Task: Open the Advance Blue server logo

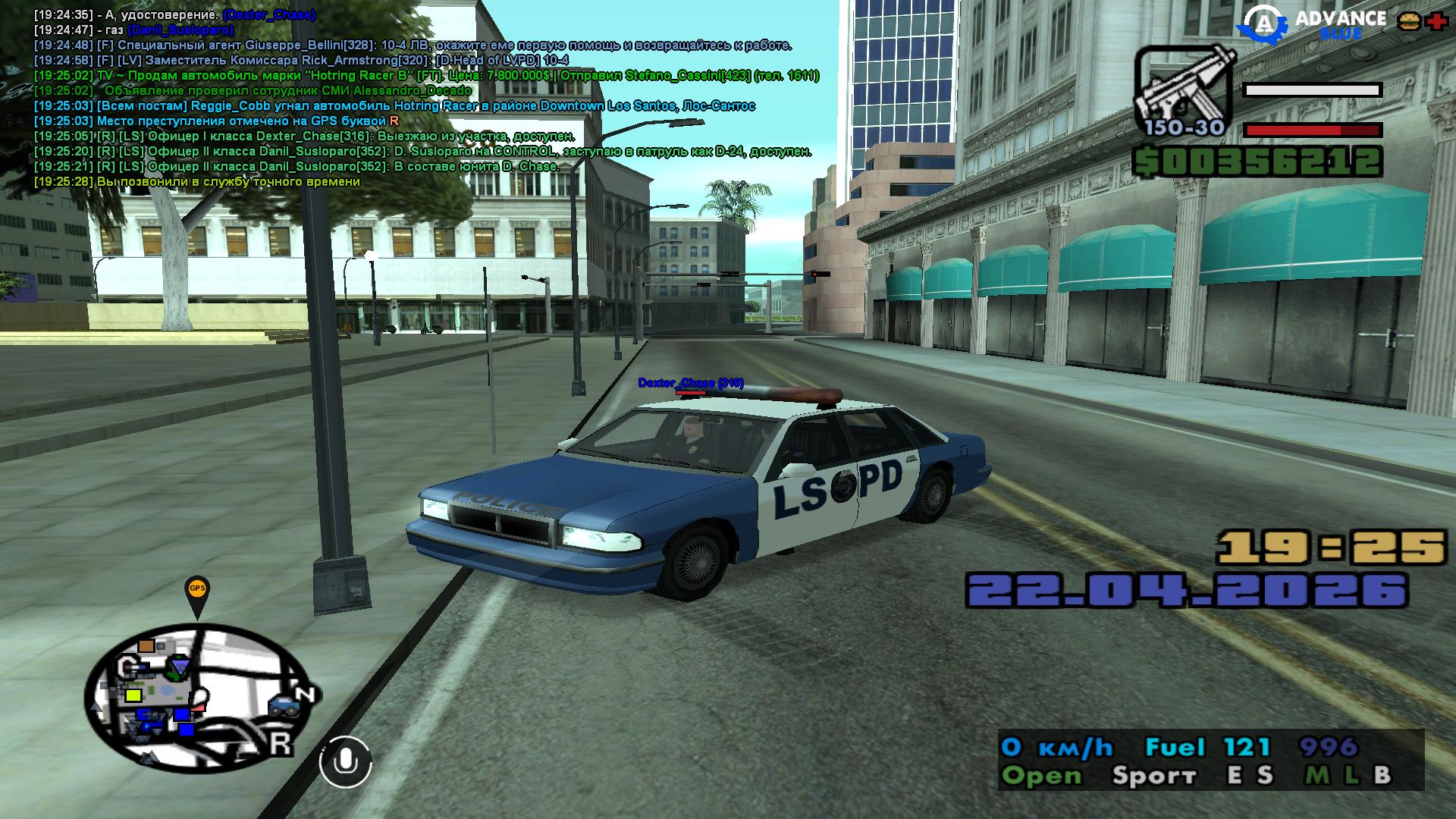Action: 1313,25
